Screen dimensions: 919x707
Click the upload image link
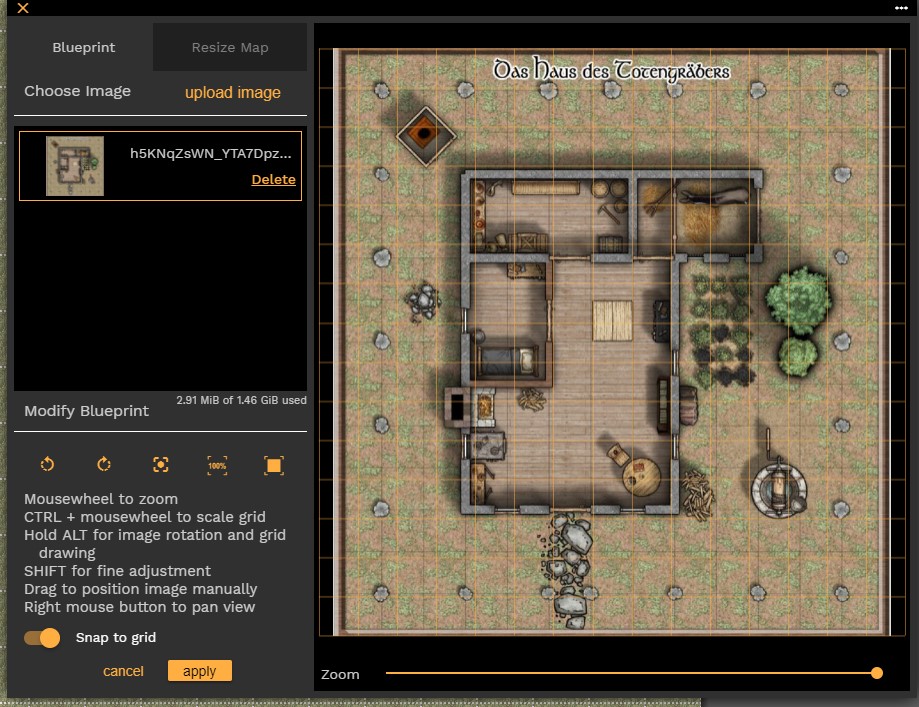pyautogui.click(x=233, y=92)
